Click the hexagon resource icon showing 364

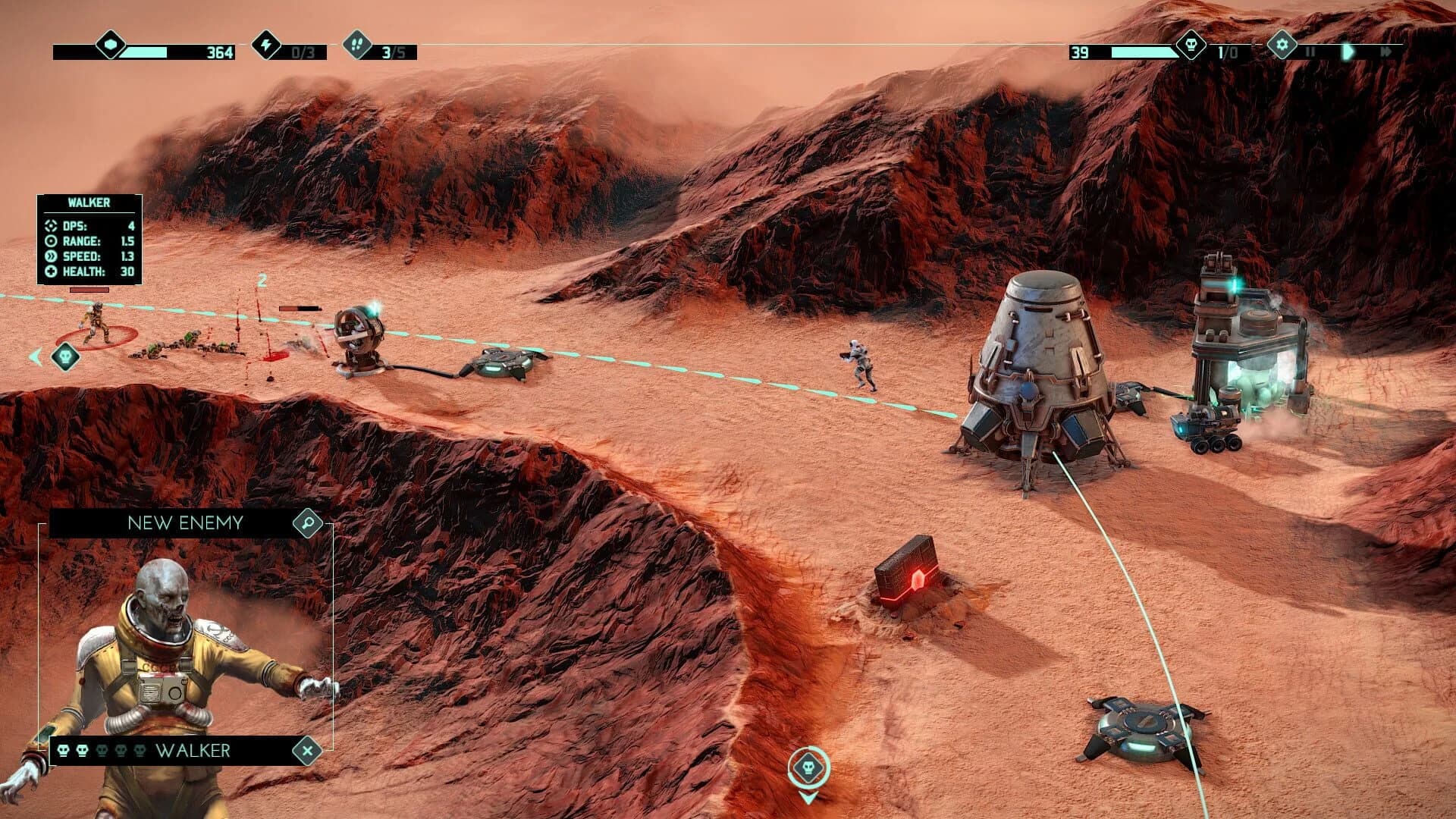108,47
